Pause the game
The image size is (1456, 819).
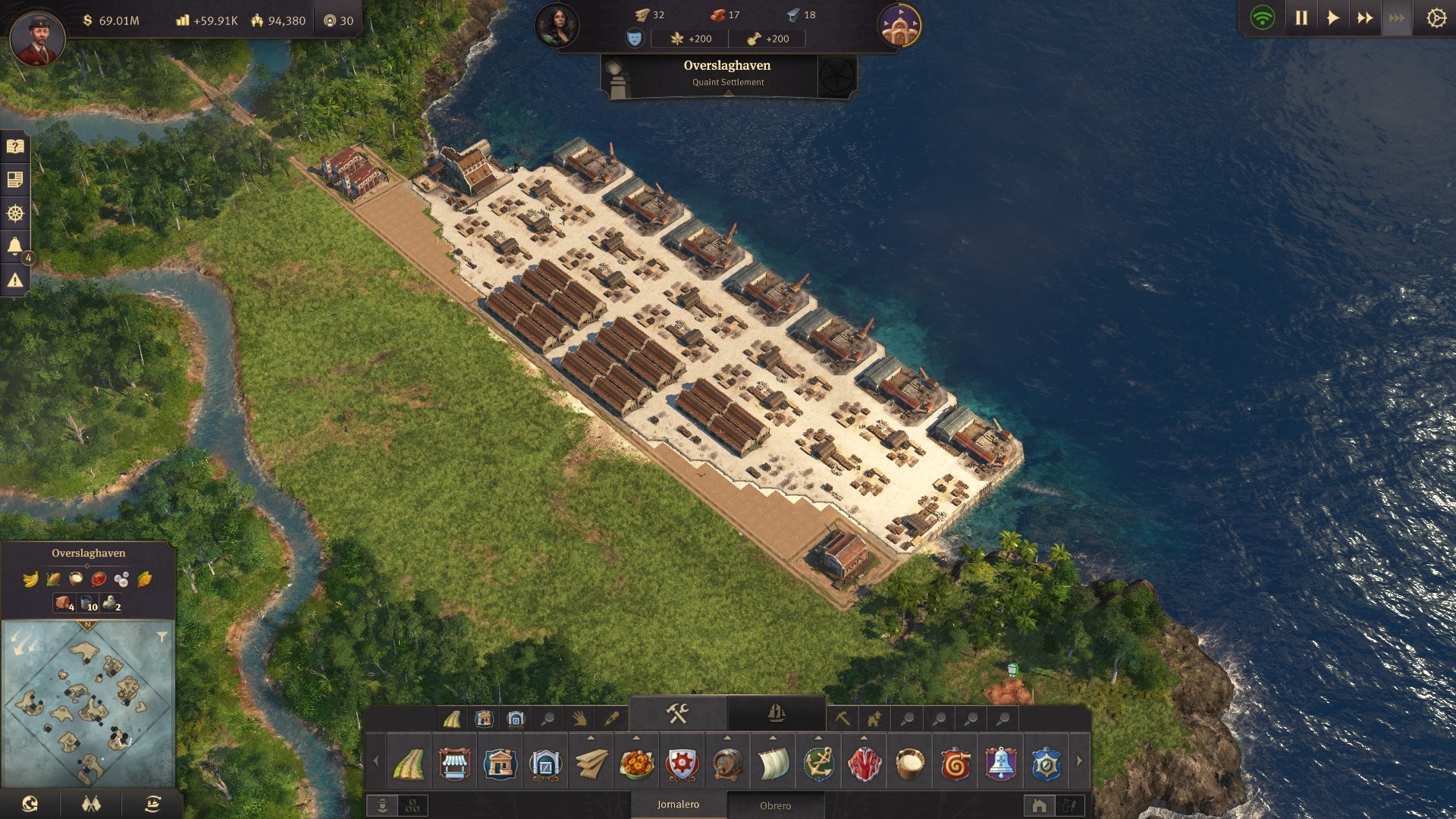tap(1301, 18)
